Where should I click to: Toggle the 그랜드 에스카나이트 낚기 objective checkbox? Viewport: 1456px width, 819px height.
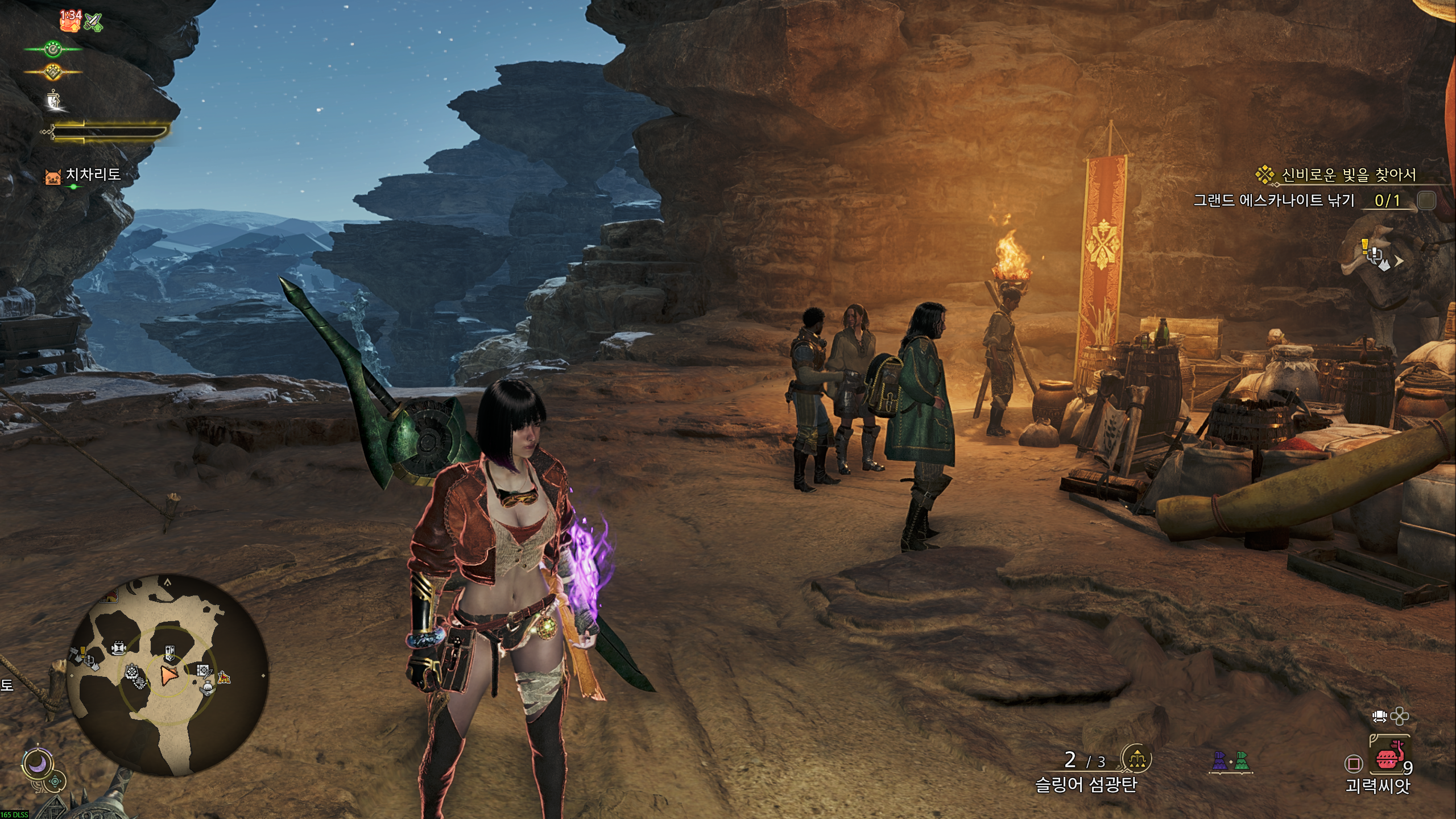(x=1426, y=200)
